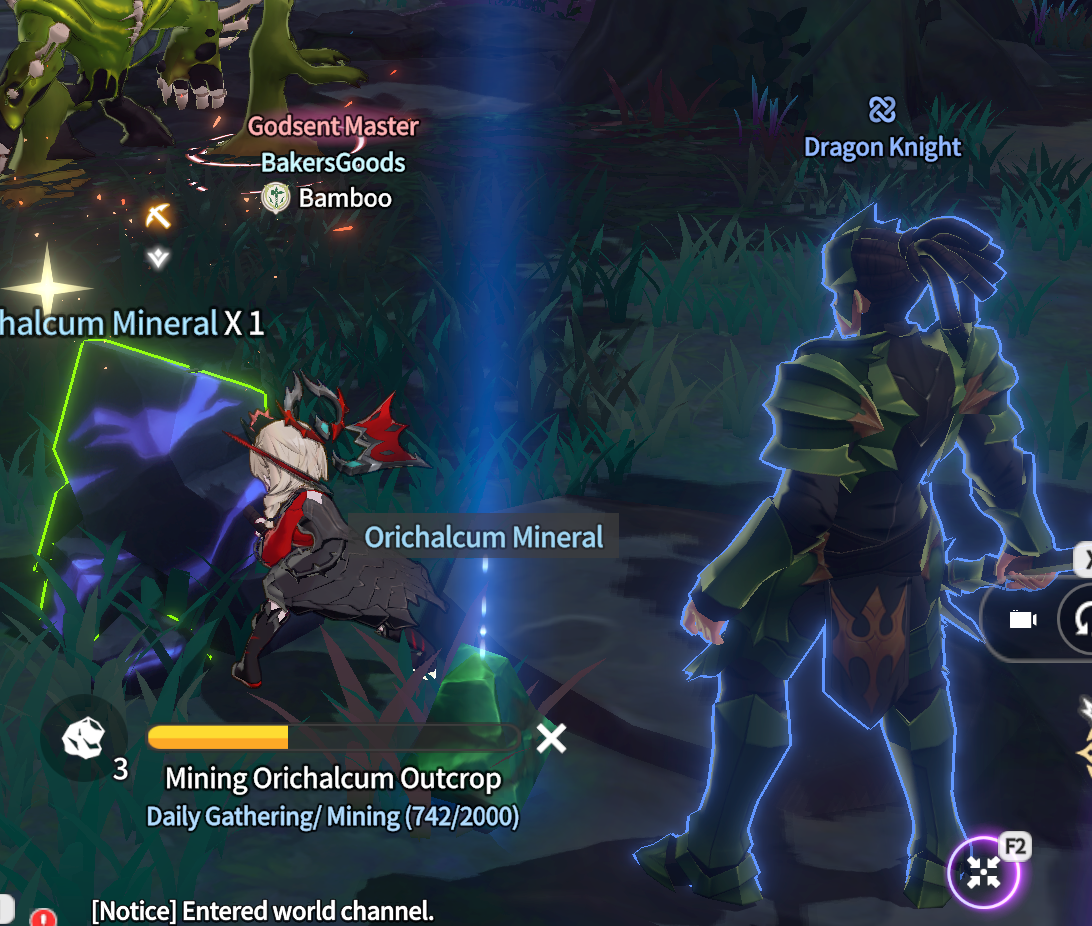The image size is (1092, 926).
Task: Open the camera mode icon
Action: [1021, 620]
